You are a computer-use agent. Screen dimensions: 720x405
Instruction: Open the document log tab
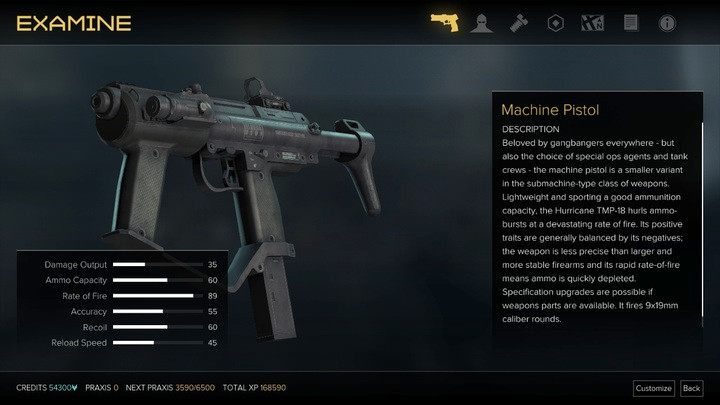click(630, 22)
